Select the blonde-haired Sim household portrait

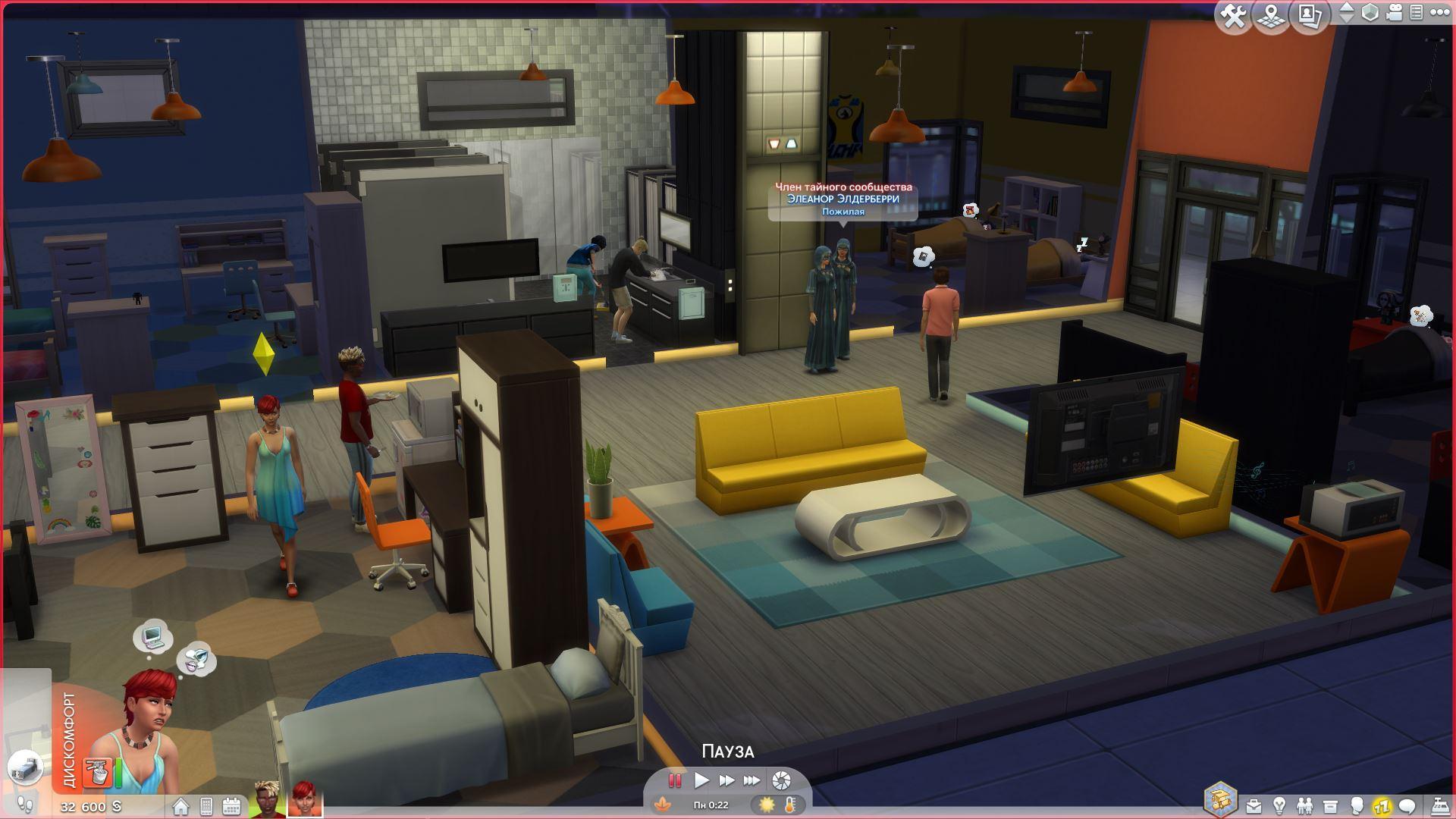point(266,800)
